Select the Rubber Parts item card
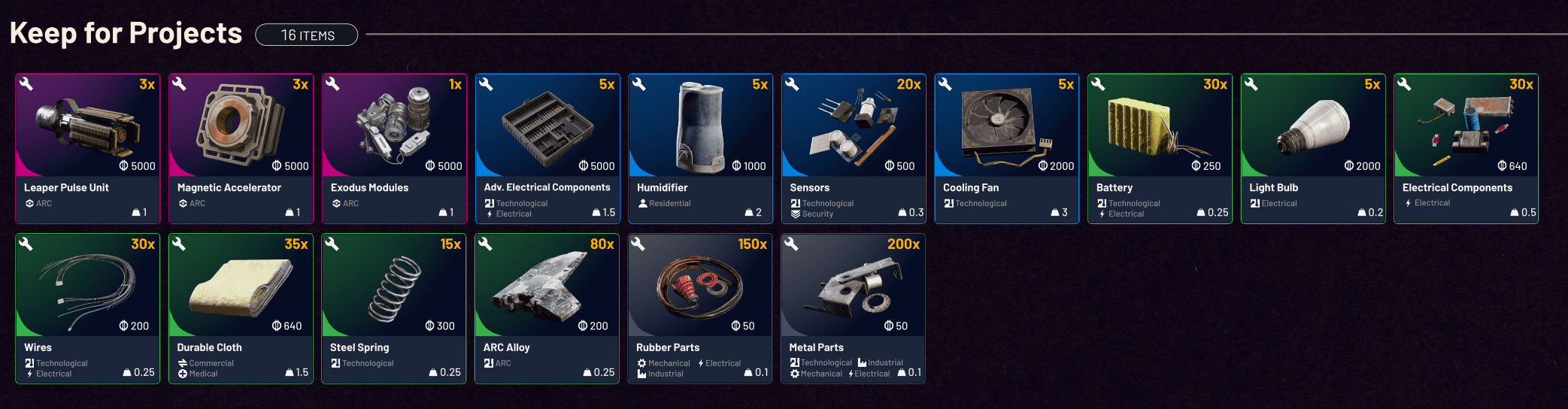The image size is (1568, 409). (700, 308)
